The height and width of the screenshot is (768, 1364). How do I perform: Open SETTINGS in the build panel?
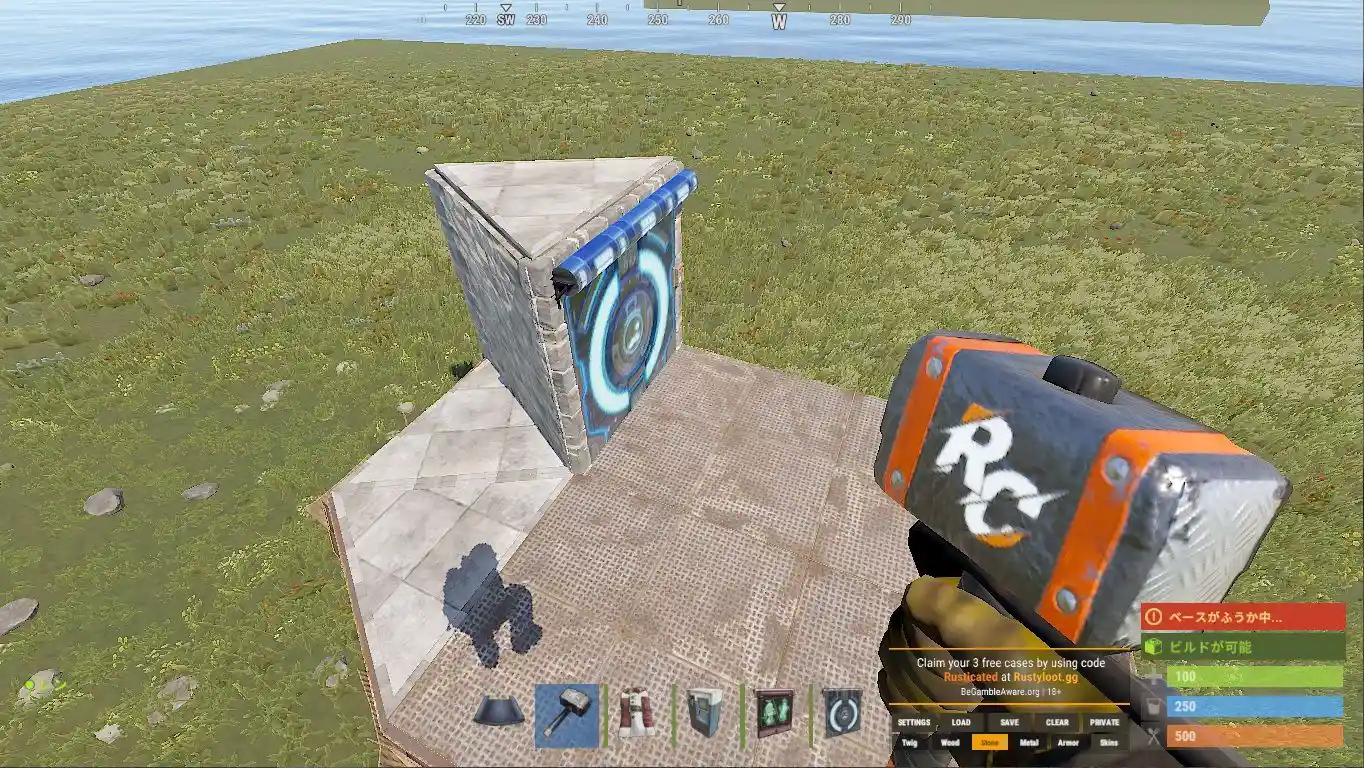tap(913, 723)
